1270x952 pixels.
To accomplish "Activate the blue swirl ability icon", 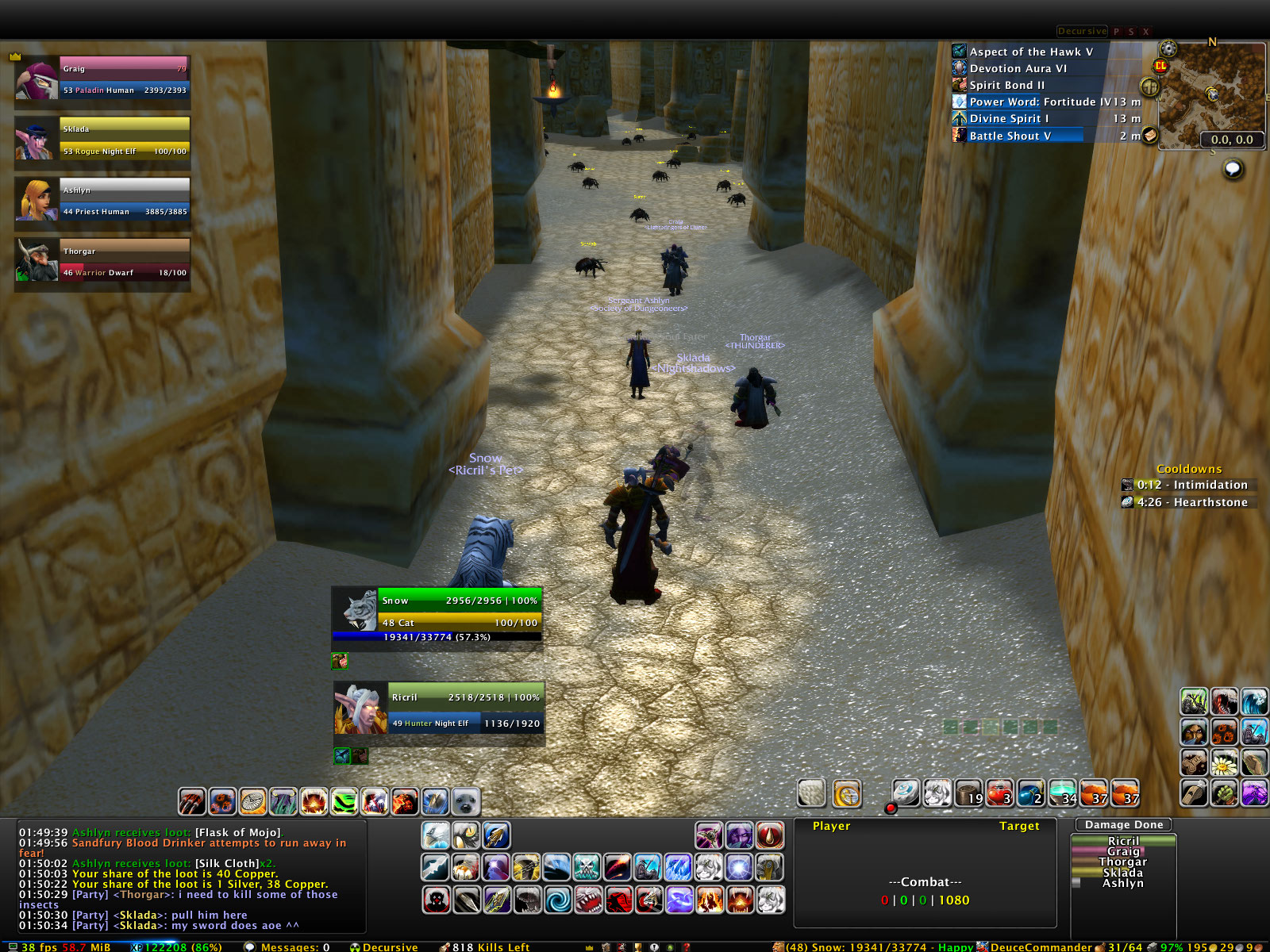I will (557, 900).
